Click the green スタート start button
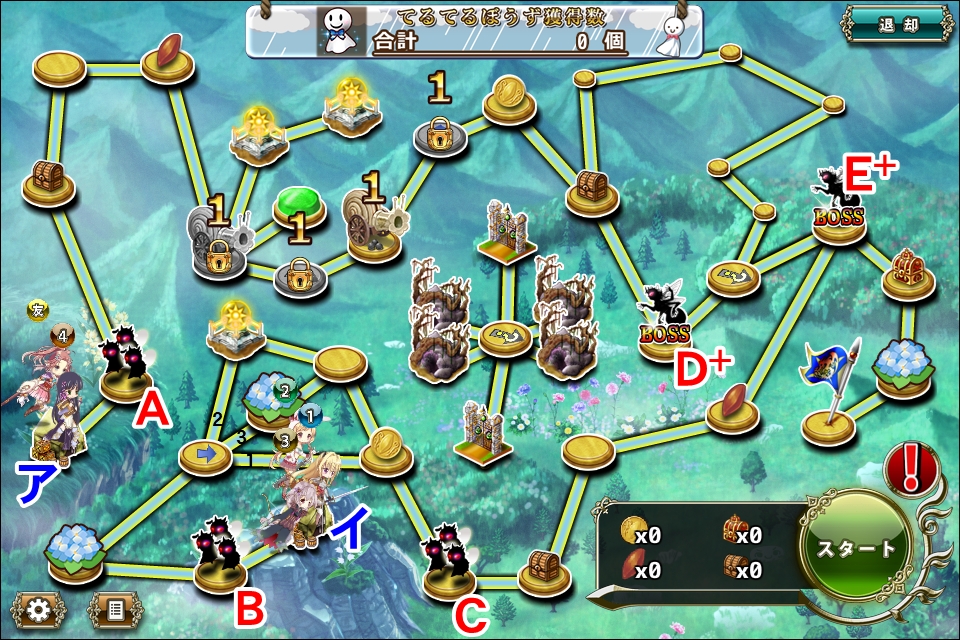The width and height of the screenshot is (960, 640). pos(855,549)
